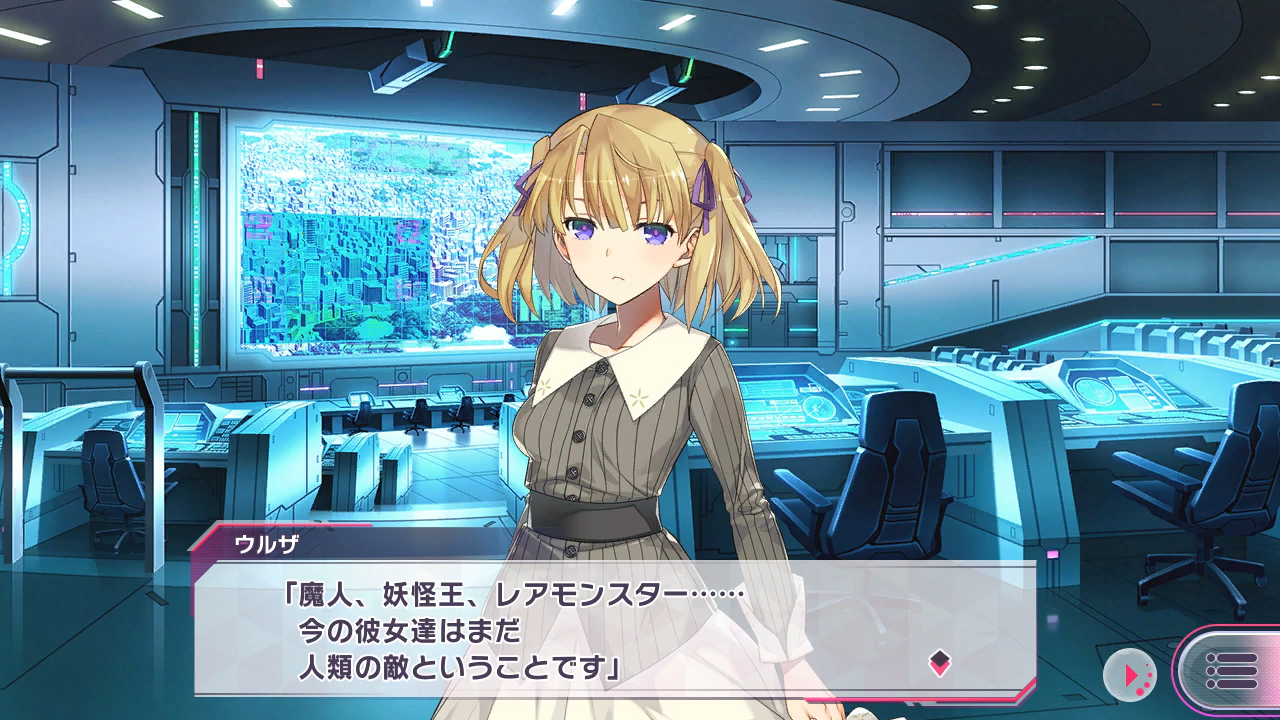Viewport: 1280px width, 720px height.
Task: Open the list menu button
Action: coord(1230,670)
